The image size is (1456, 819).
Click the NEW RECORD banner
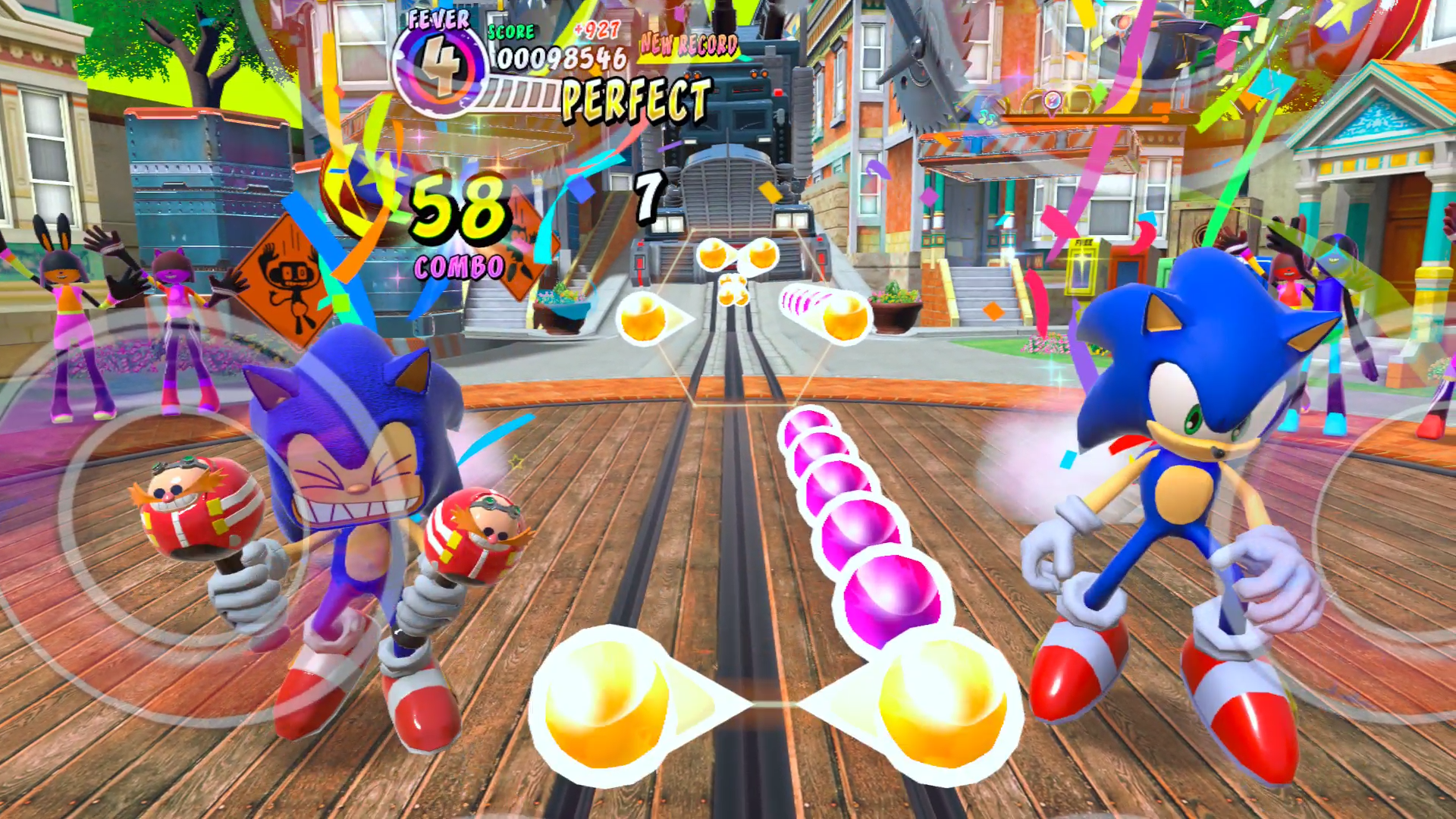tap(686, 45)
